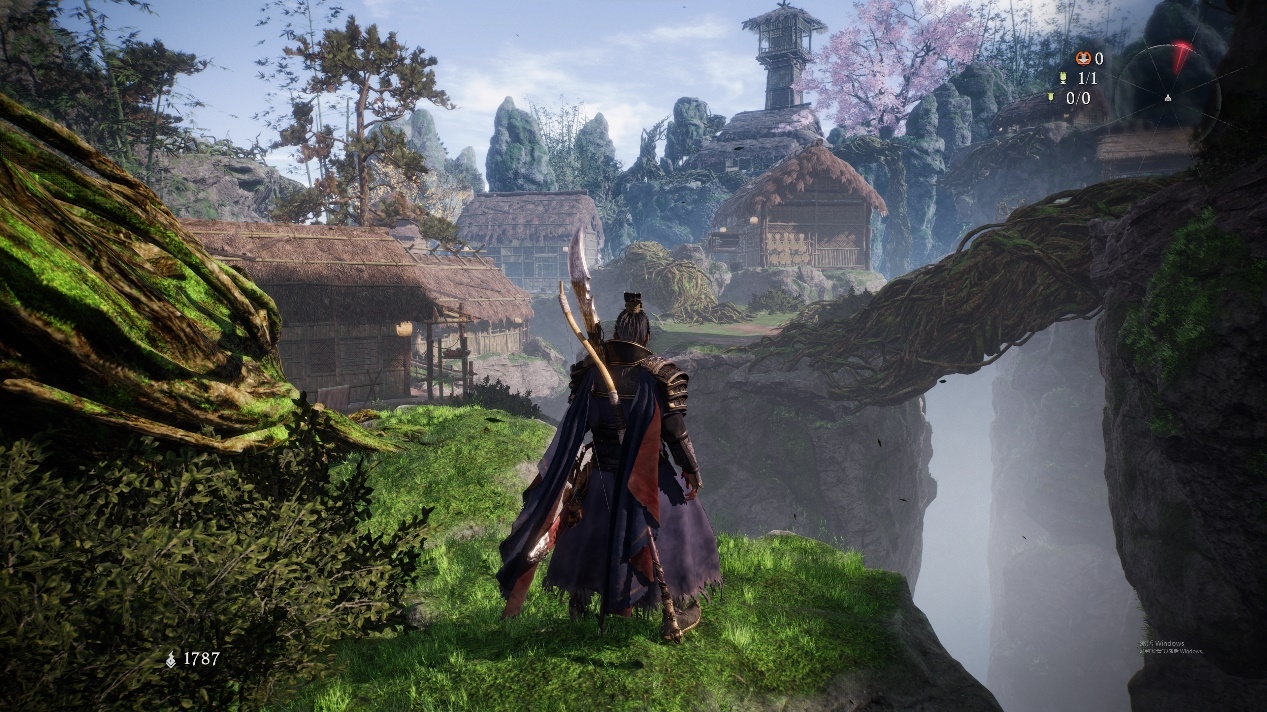Click the orange down-arrow icon beside the compass
This screenshot has width=1267, height=712.
coord(1083,58)
